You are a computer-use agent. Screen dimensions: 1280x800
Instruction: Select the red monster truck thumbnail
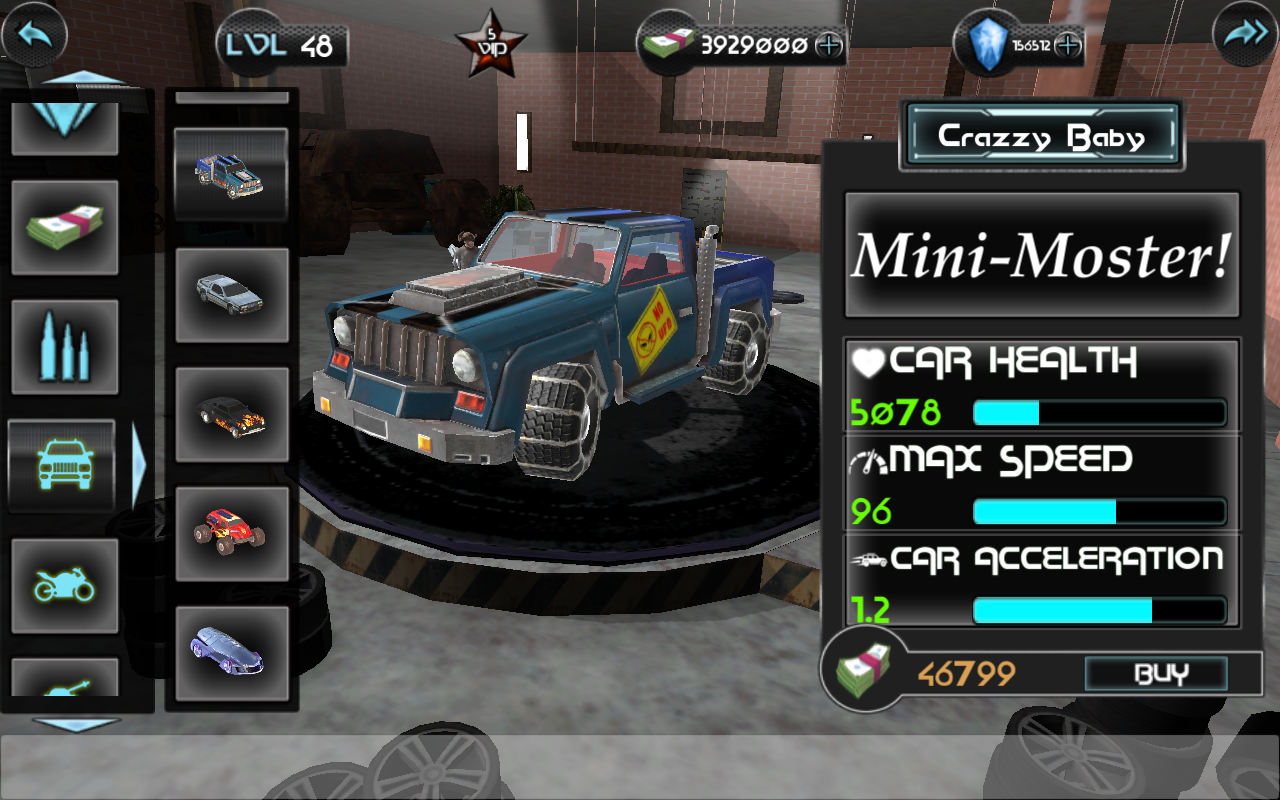(x=231, y=535)
